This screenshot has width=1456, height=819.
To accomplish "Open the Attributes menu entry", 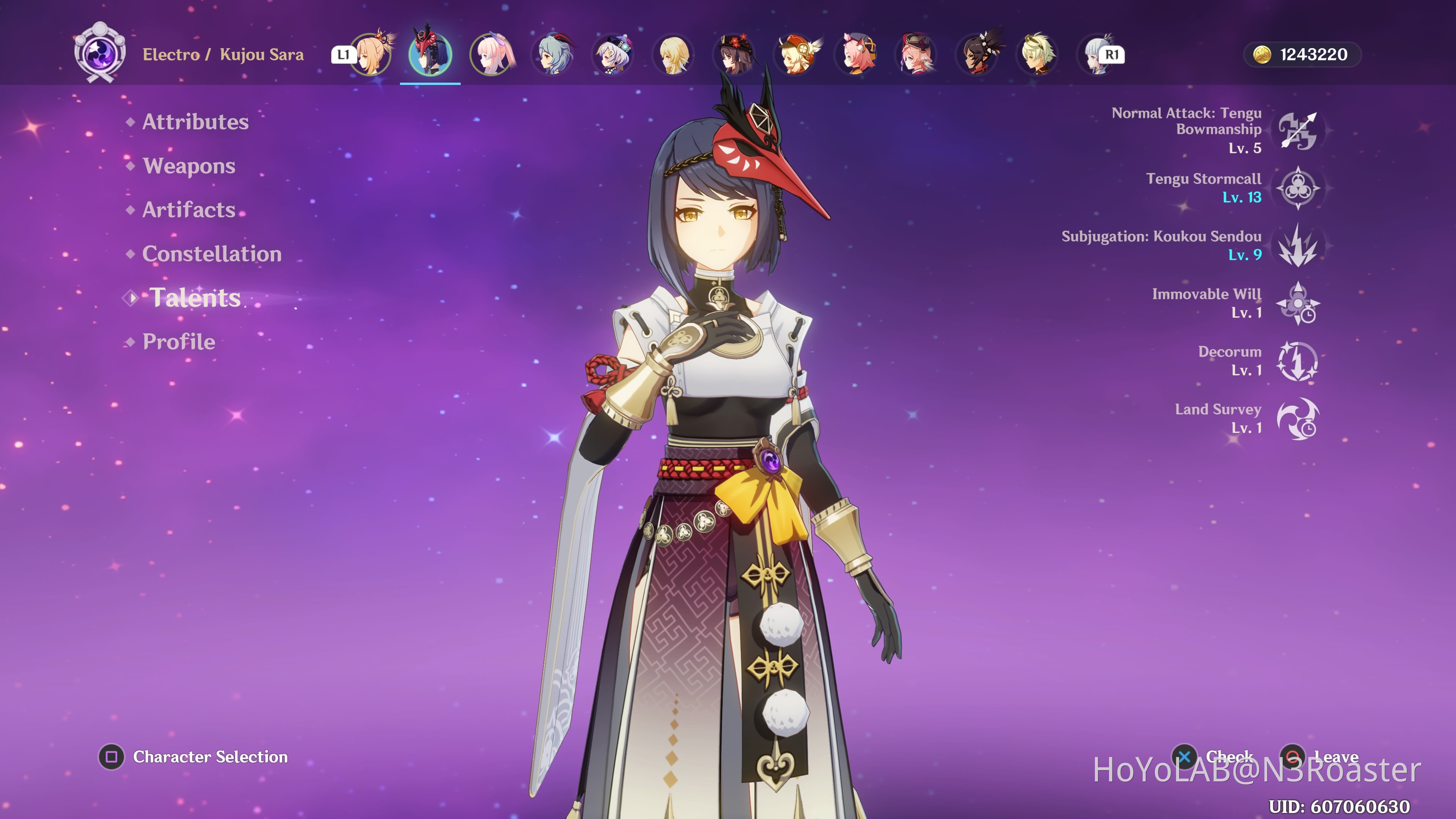I will click(195, 122).
